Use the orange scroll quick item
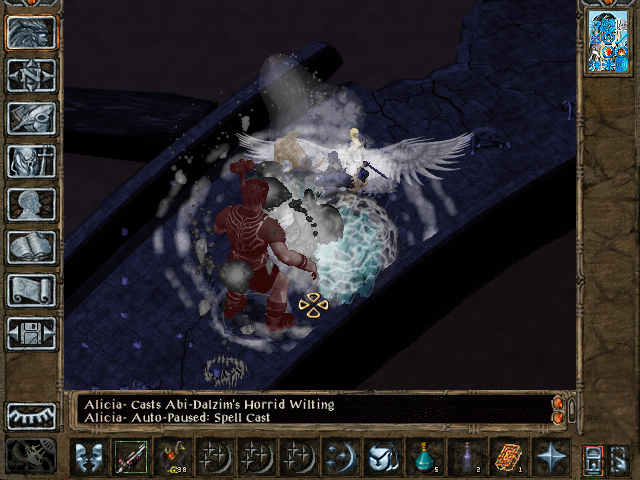The image size is (640, 480). click(509, 457)
